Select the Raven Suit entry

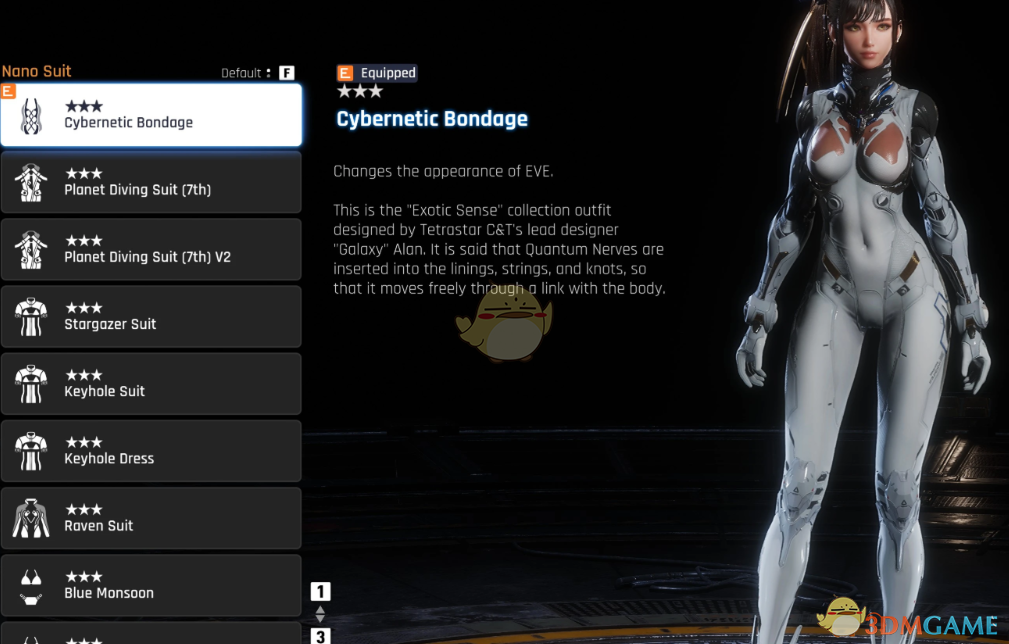(151, 517)
